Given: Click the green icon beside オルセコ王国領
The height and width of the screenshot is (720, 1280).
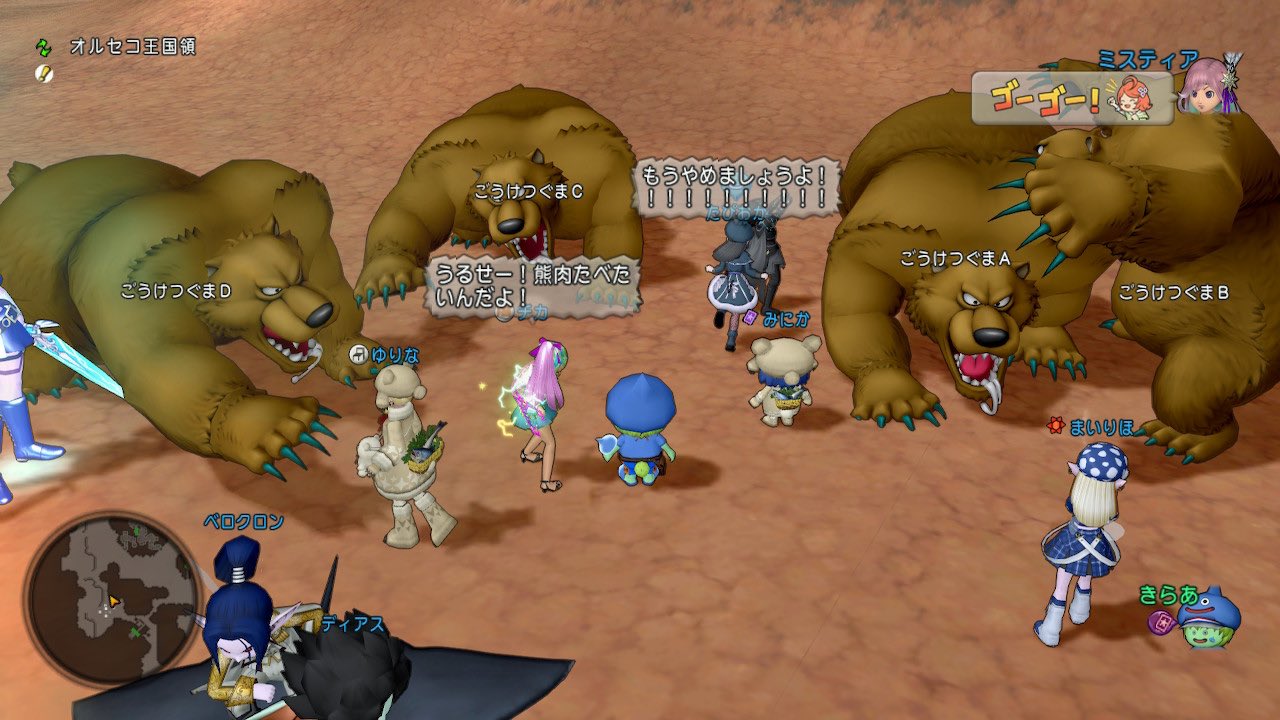Looking at the screenshot, I should [43, 47].
